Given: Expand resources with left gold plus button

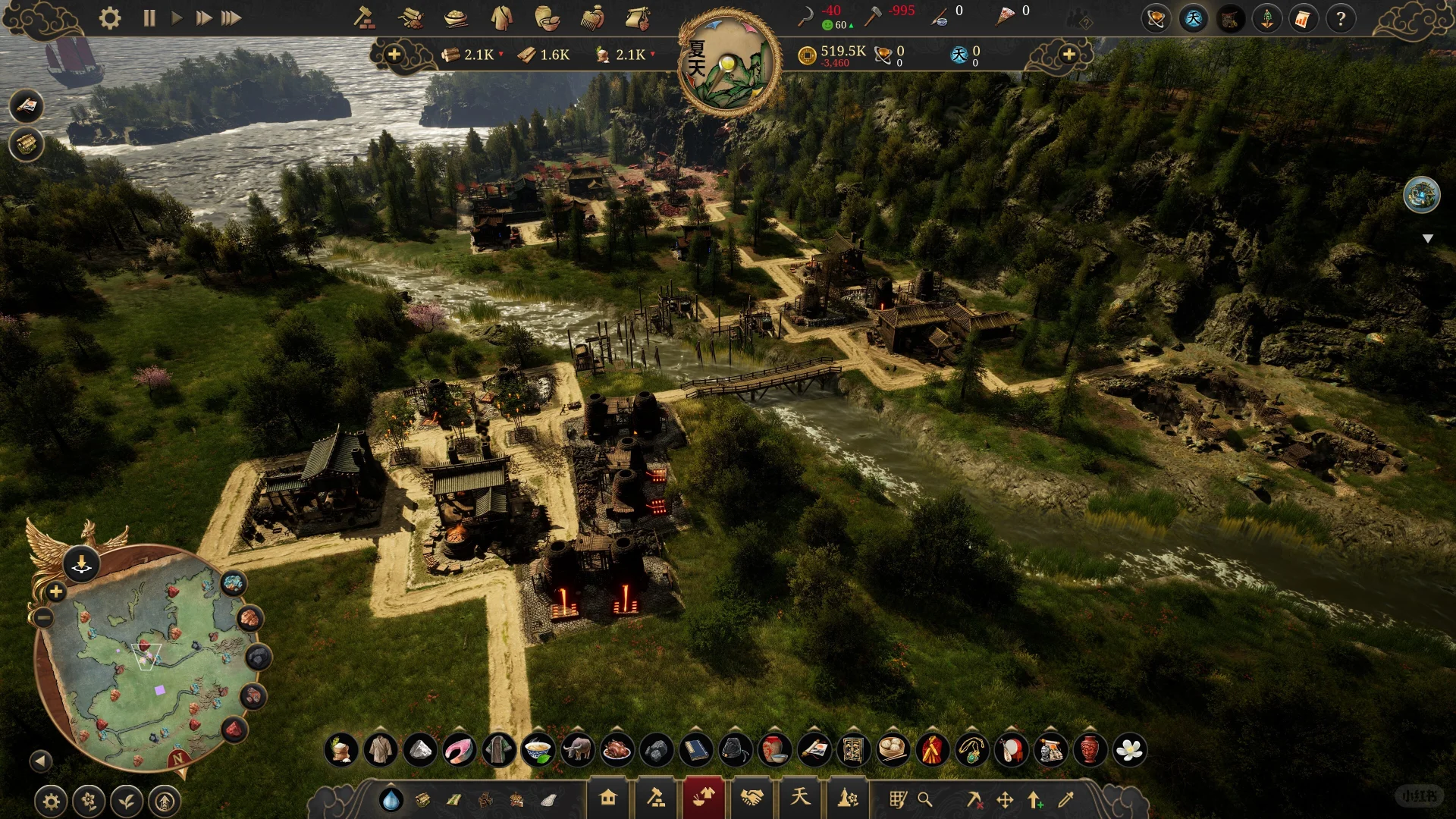Looking at the screenshot, I should (394, 55).
